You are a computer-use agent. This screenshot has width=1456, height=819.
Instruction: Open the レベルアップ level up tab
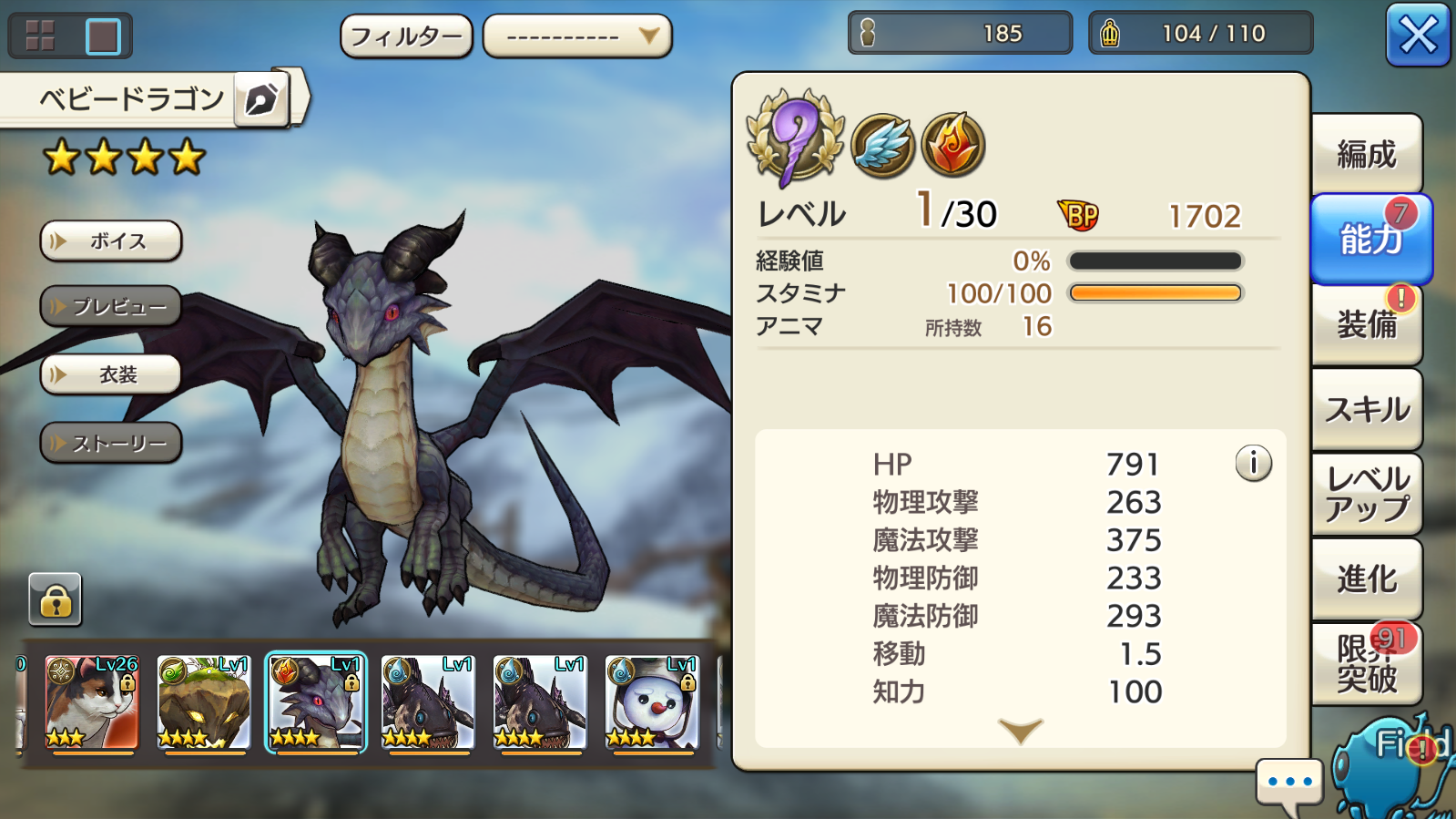pyautogui.click(x=1366, y=494)
